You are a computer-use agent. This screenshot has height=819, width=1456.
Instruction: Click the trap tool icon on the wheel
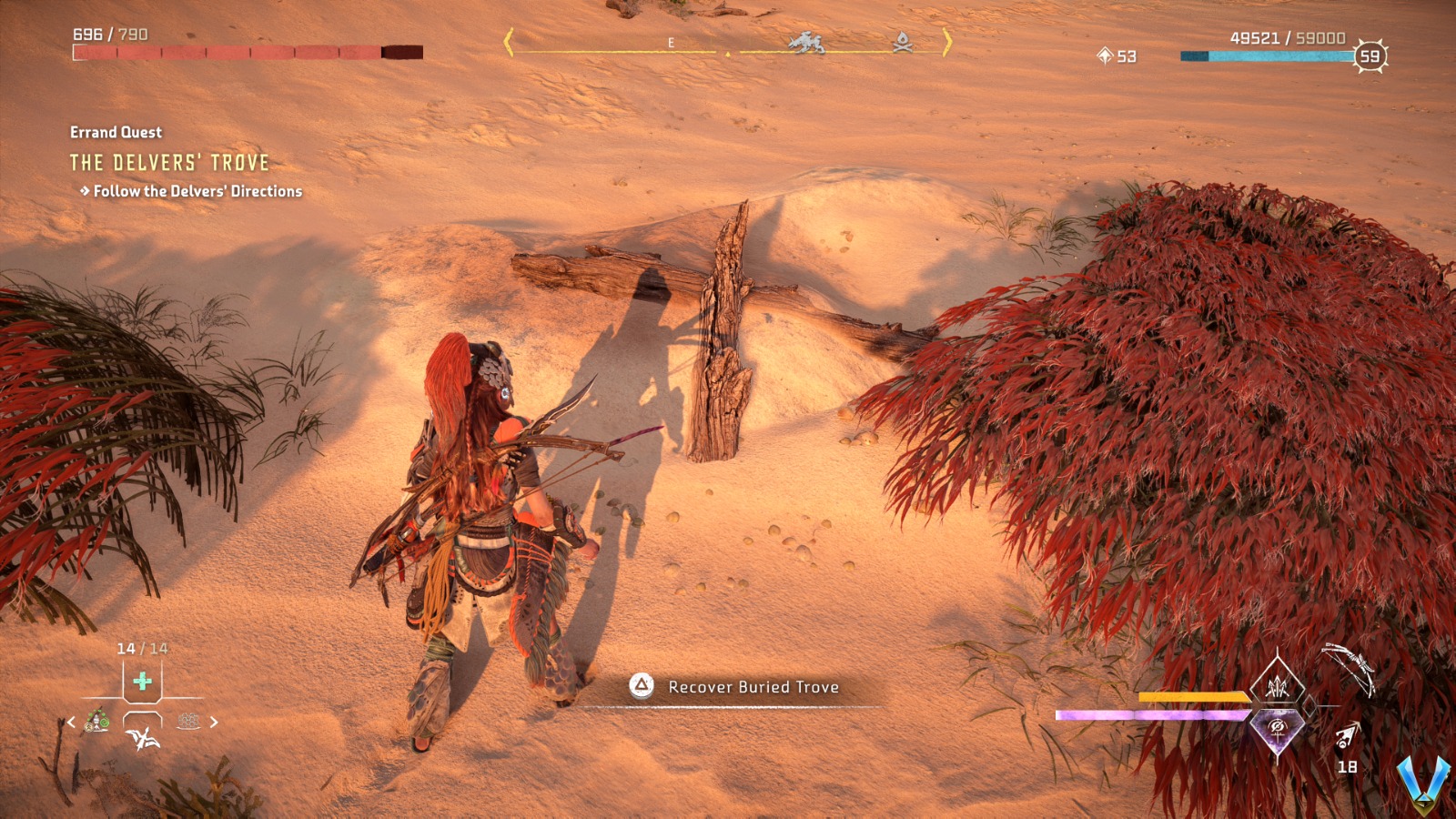coord(188,722)
